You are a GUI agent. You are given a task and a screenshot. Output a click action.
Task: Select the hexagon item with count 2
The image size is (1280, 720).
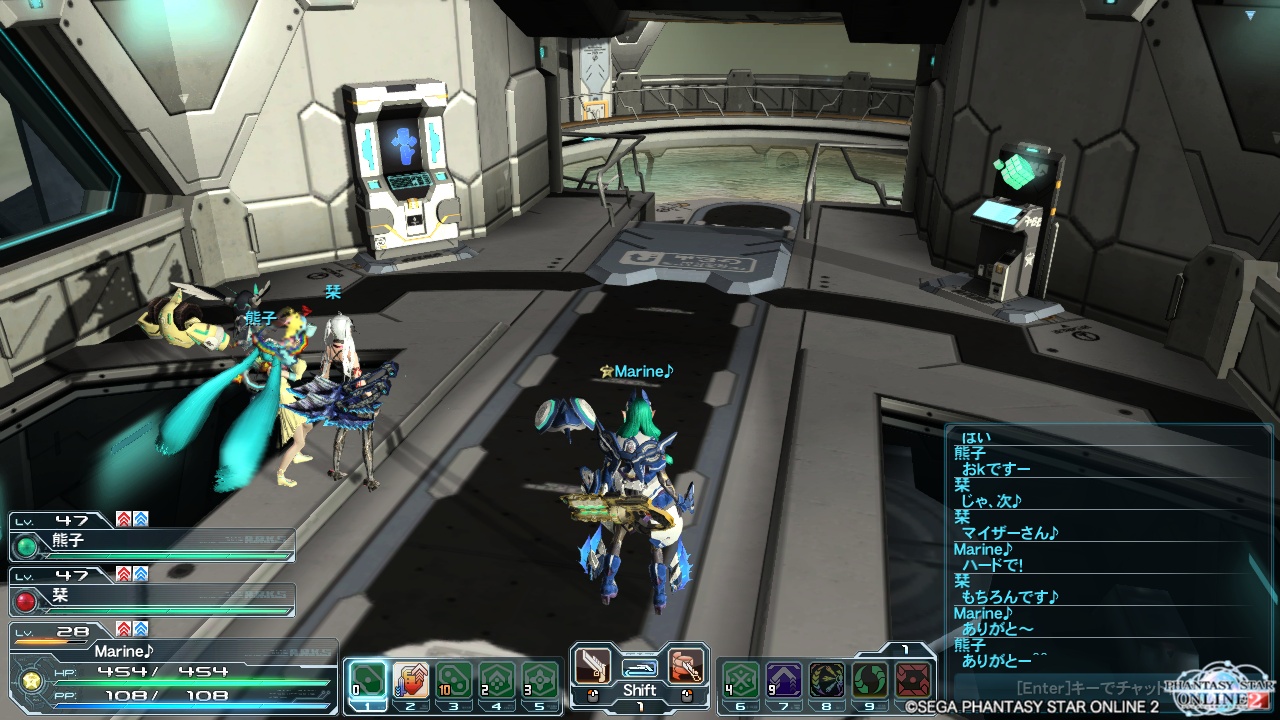pyautogui.click(x=497, y=680)
